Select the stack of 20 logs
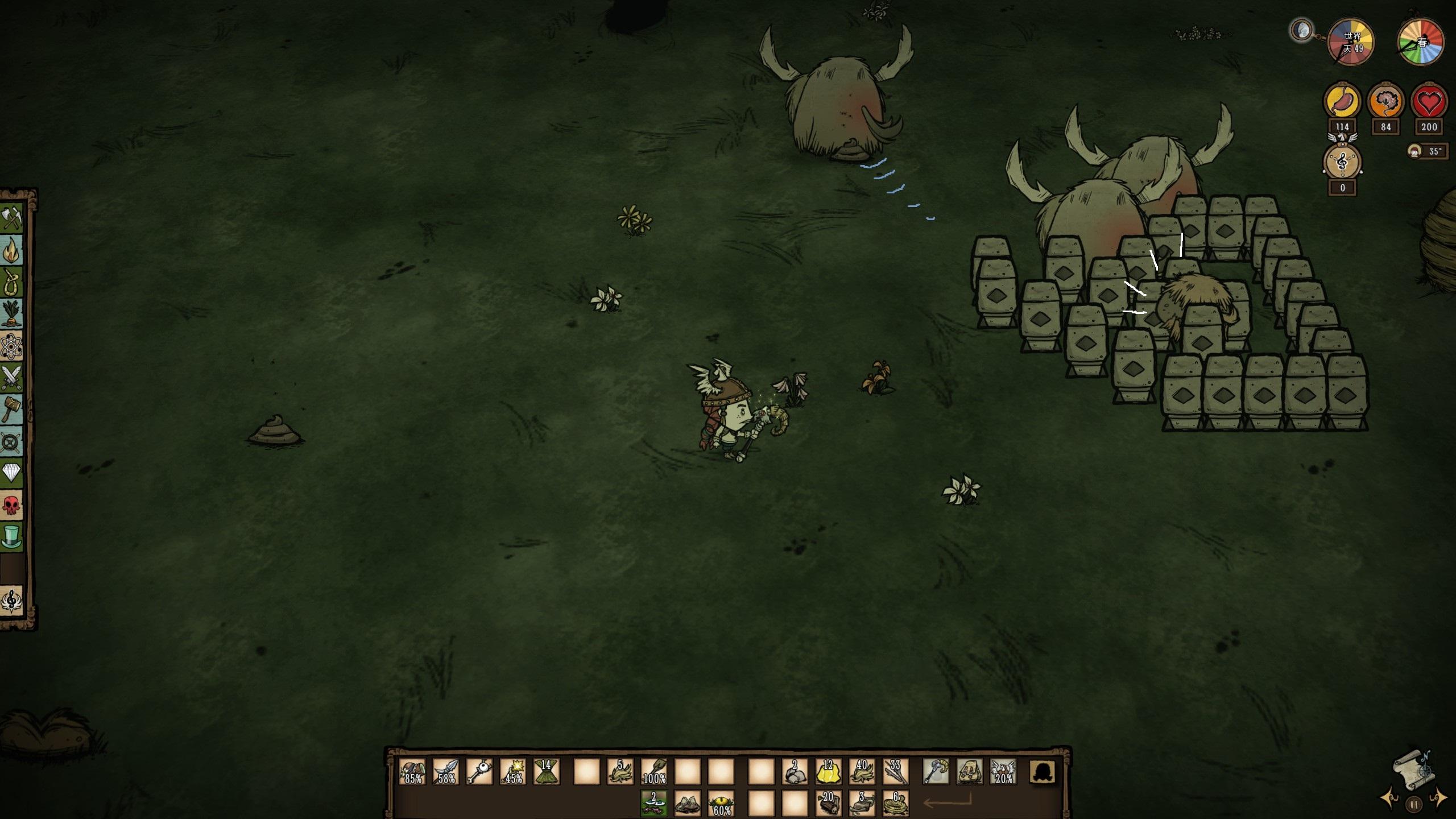The image size is (1456, 819). [828, 803]
